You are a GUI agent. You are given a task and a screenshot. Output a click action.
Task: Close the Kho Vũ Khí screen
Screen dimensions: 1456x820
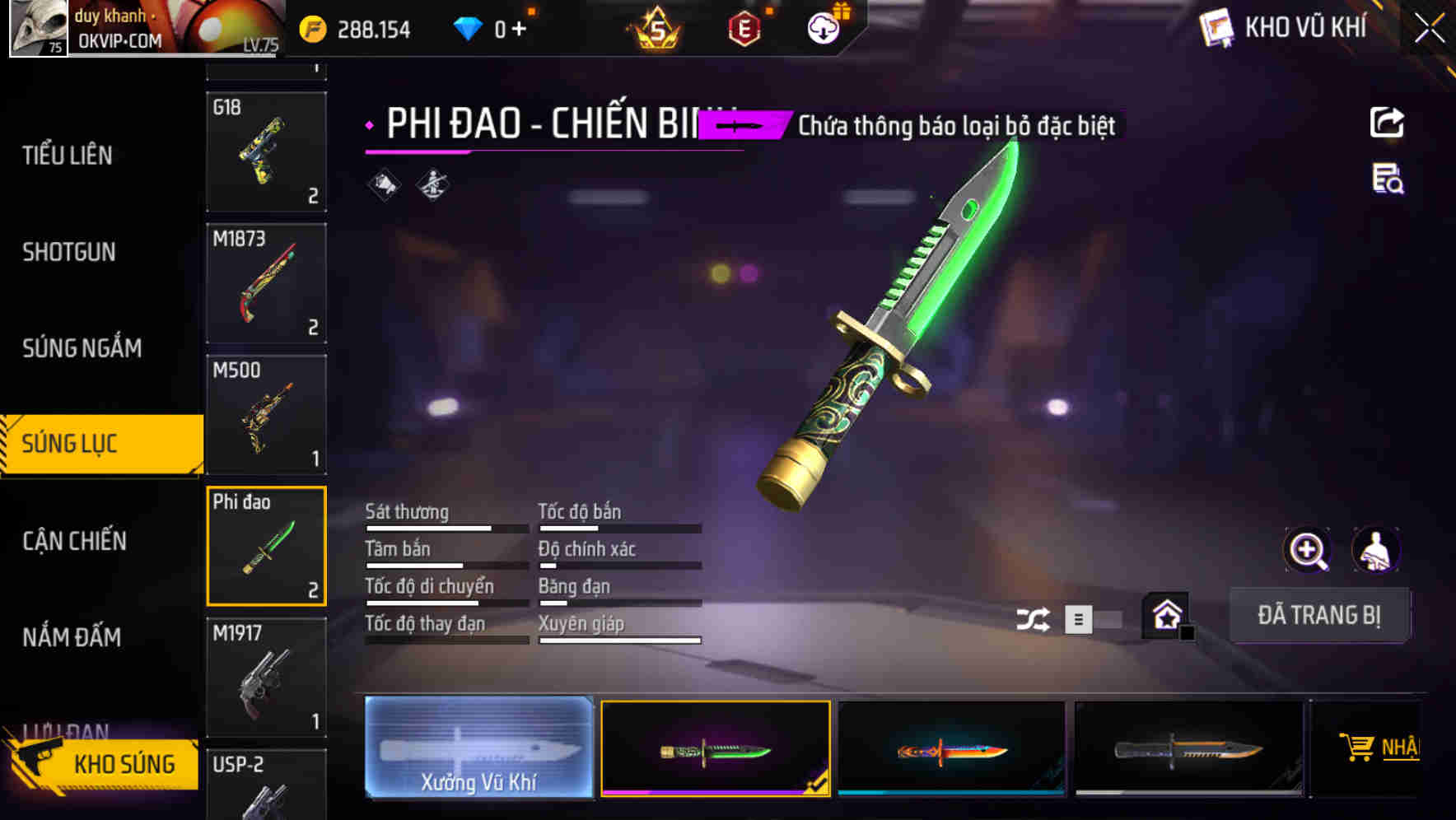click(1429, 29)
